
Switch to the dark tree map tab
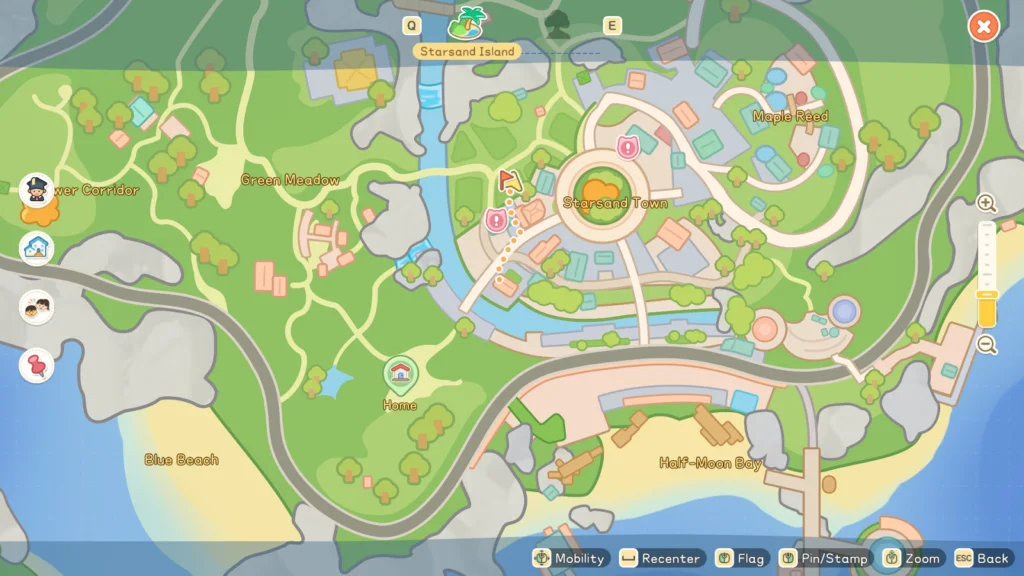tap(557, 24)
